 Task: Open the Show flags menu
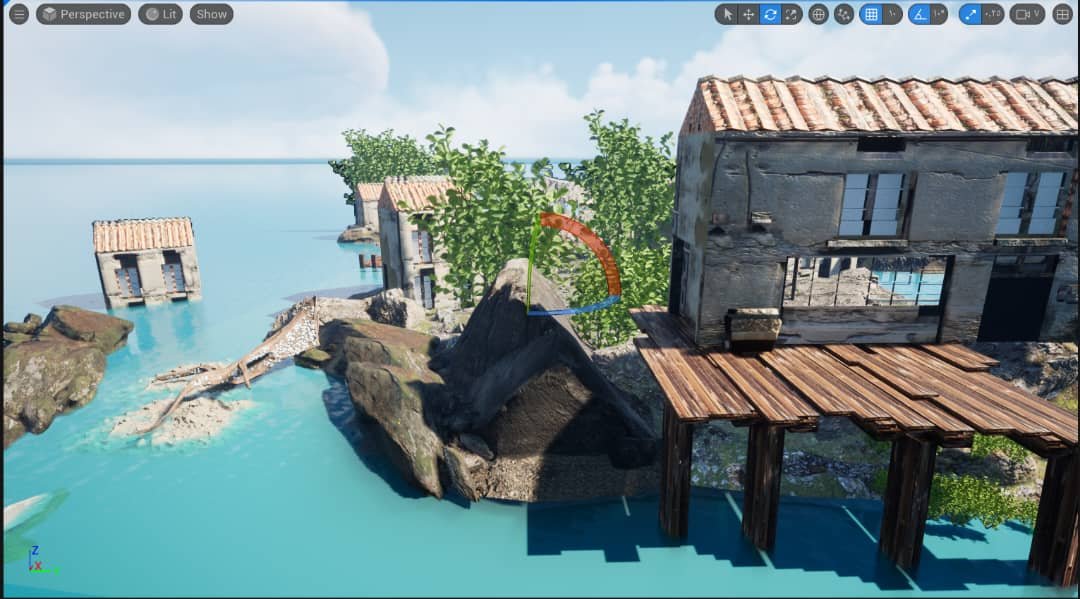pos(211,14)
